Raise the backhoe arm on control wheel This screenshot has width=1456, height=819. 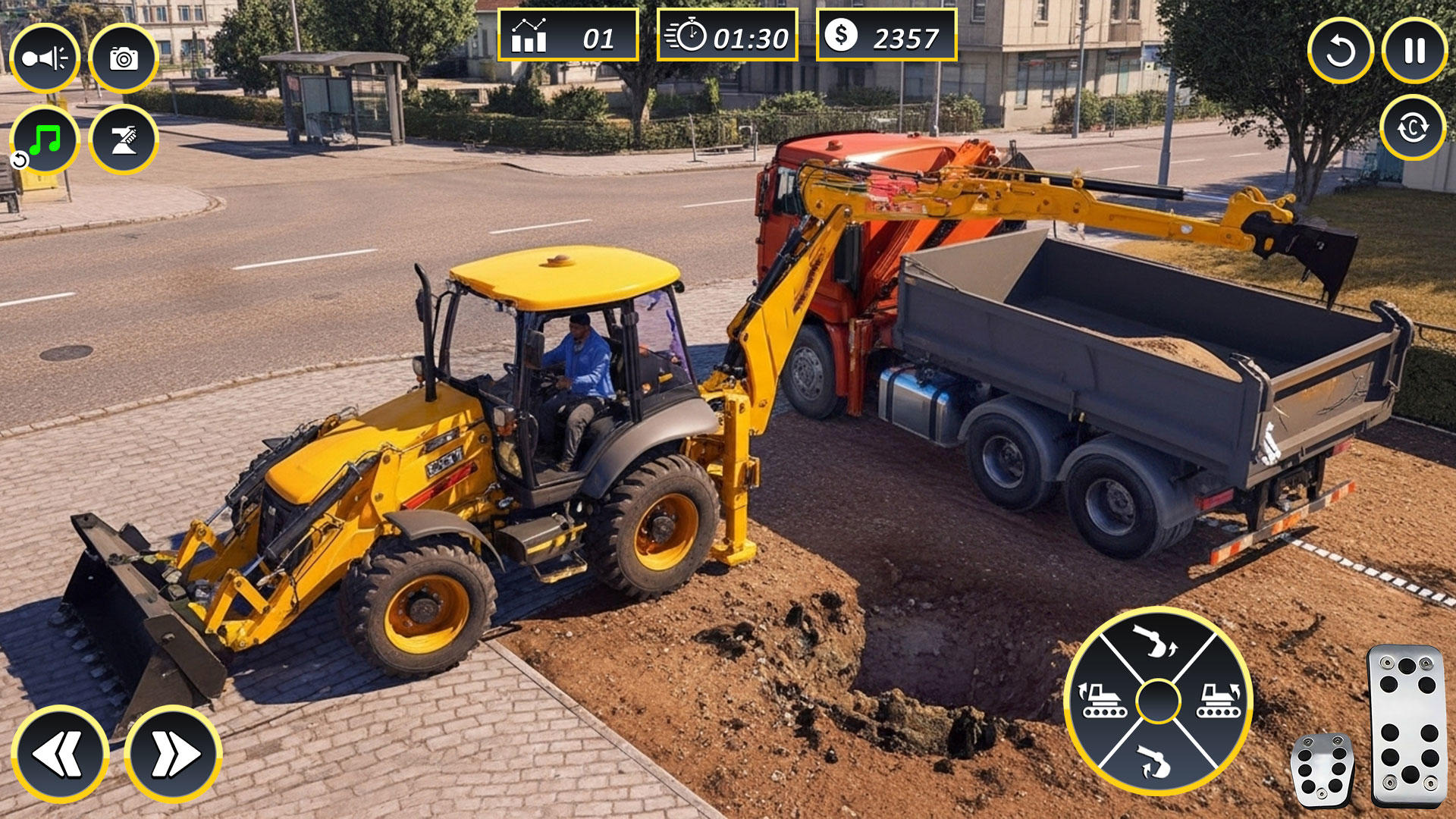(1156, 642)
